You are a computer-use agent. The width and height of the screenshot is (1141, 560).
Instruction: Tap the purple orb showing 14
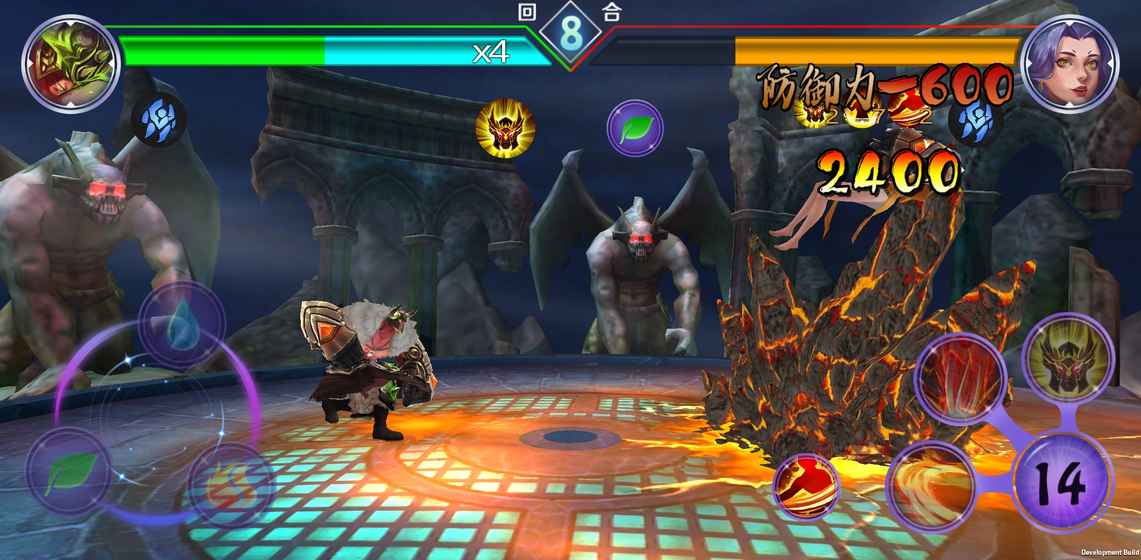(x=1062, y=483)
